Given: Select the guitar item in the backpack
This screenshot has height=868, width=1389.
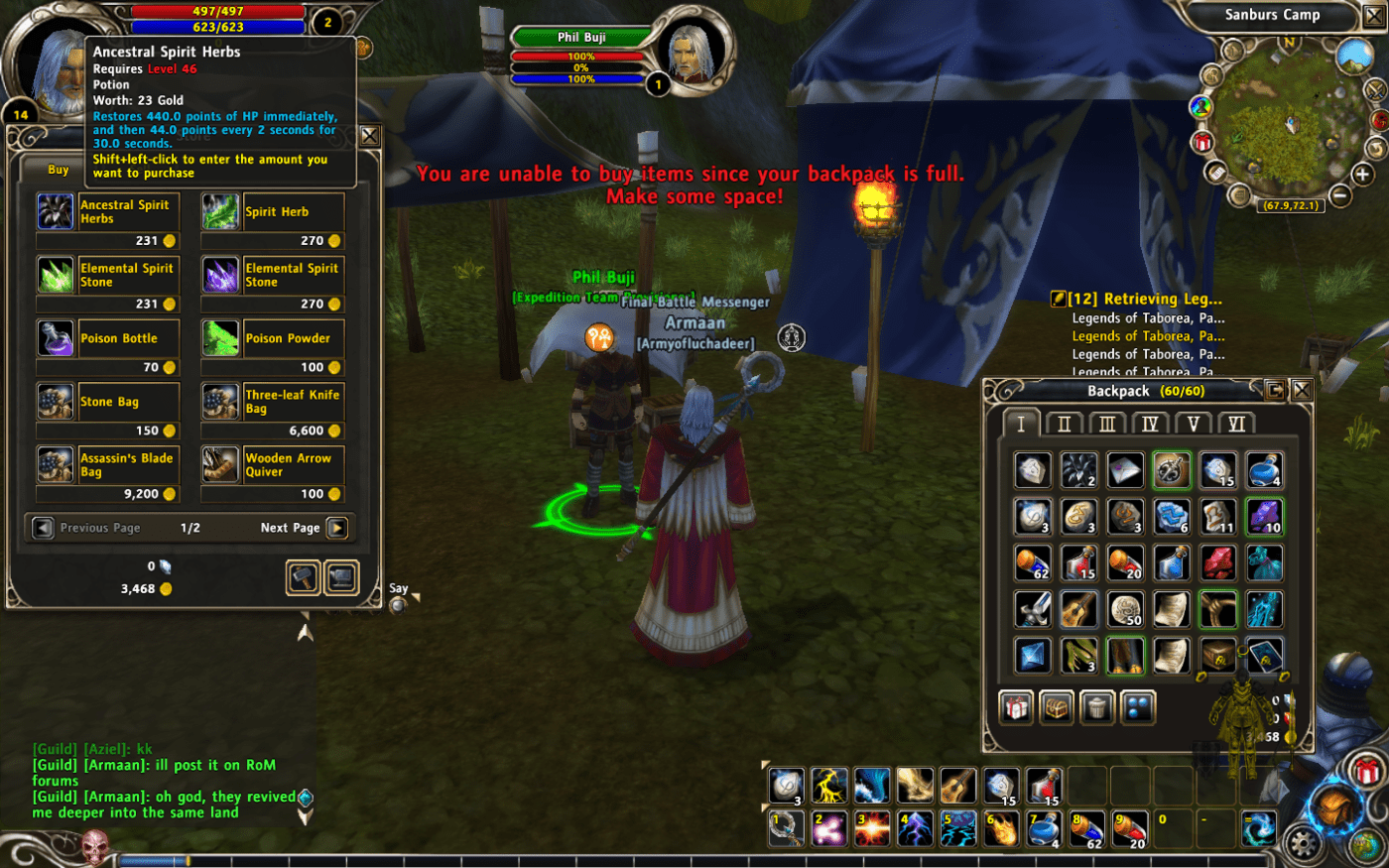Looking at the screenshot, I should point(1079,609).
